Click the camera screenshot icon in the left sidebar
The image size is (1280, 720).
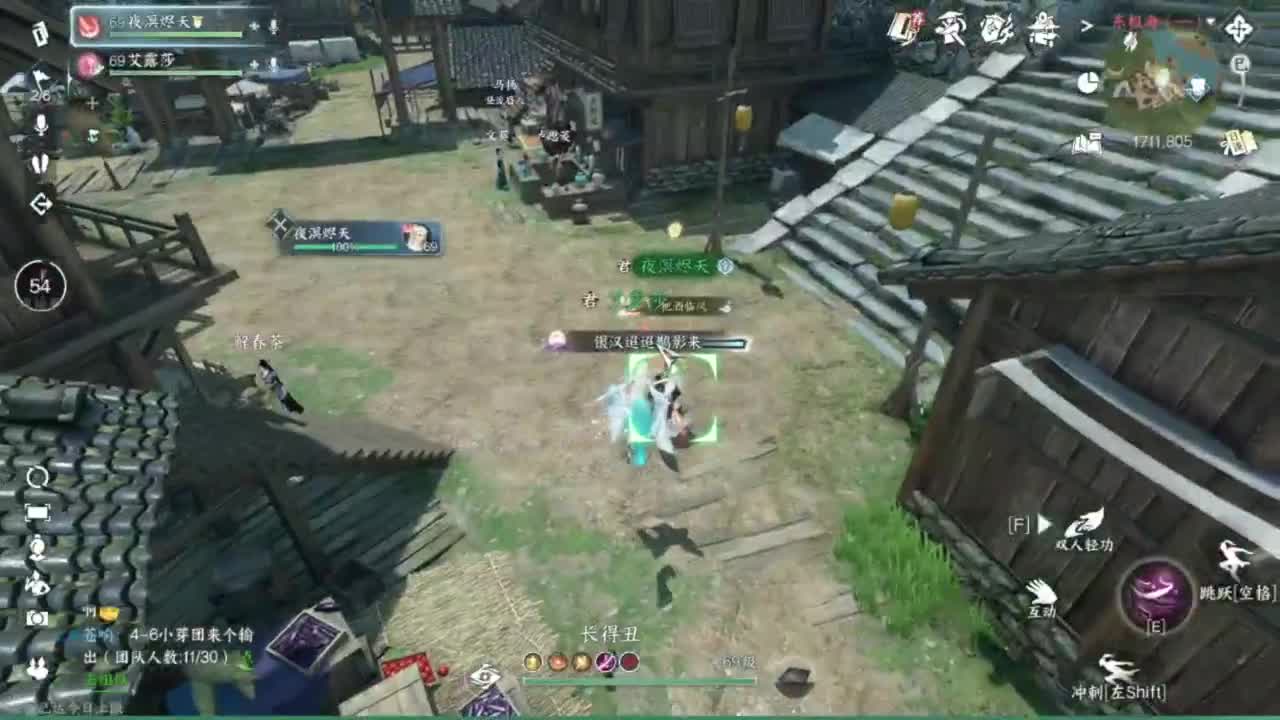point(37,617)
